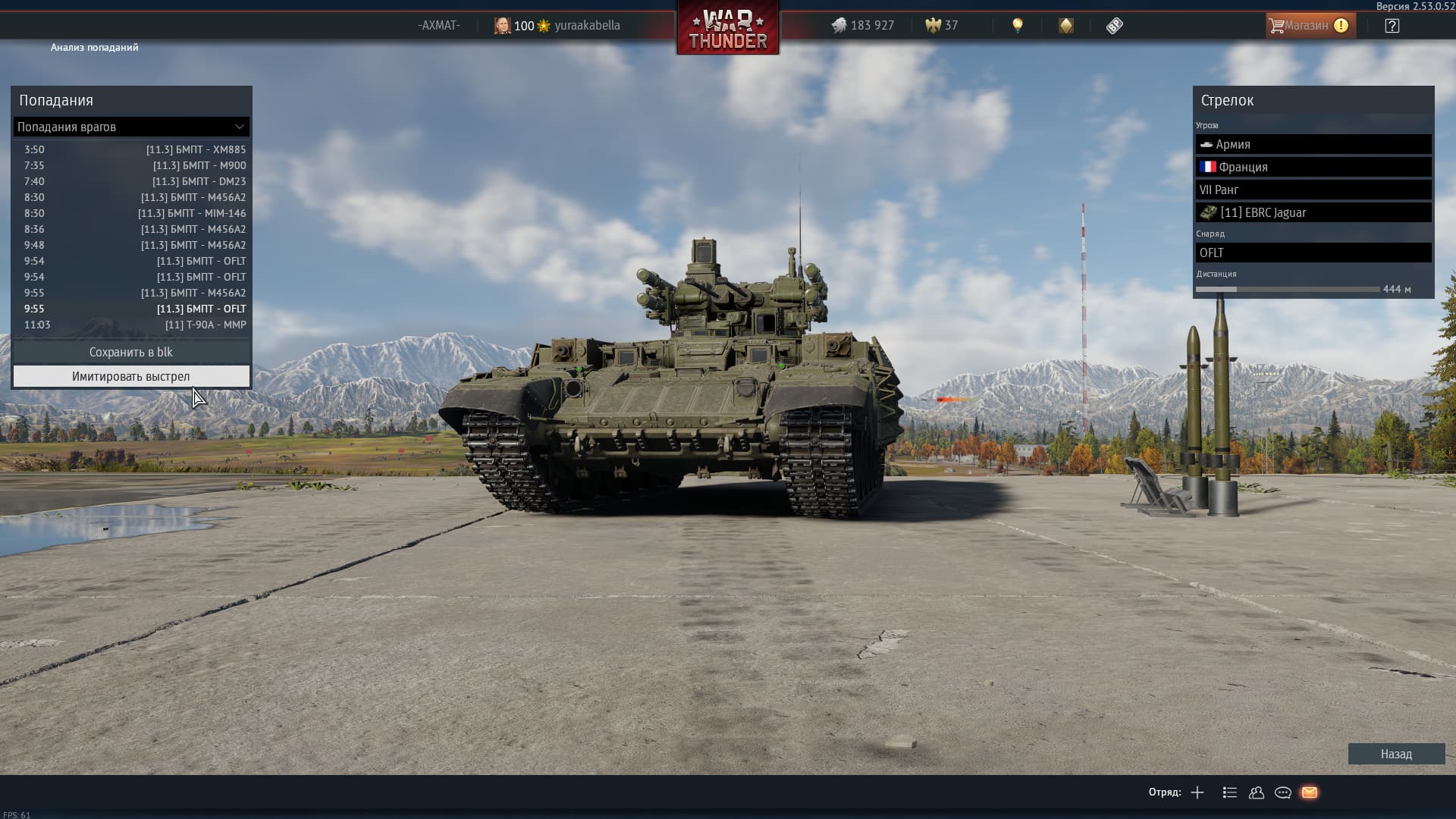
Task: Open the help question mark icon
Action: click(1392, 26)
